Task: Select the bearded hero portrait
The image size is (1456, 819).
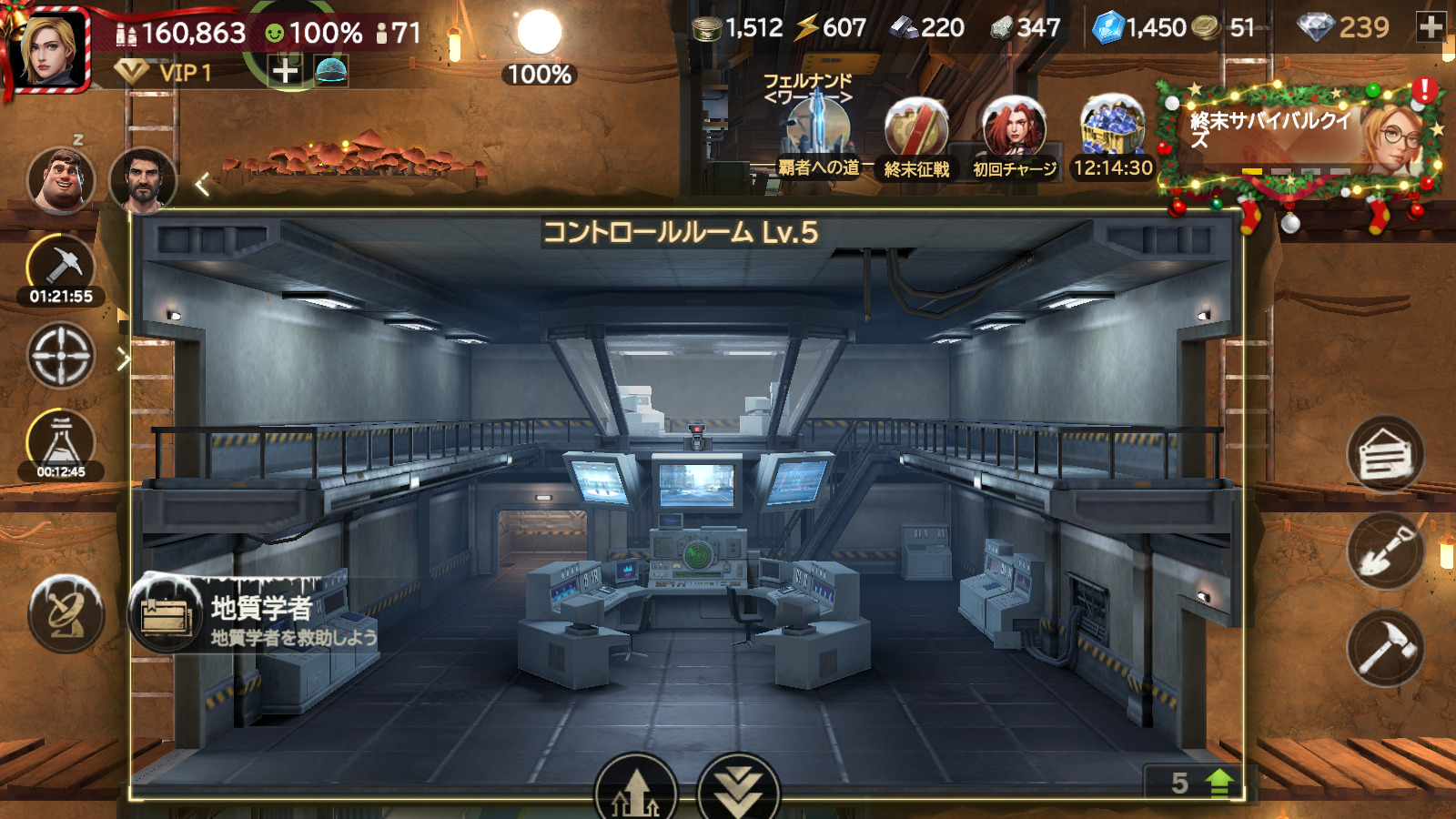Action: pyautogui.click(x=143, y=179)
